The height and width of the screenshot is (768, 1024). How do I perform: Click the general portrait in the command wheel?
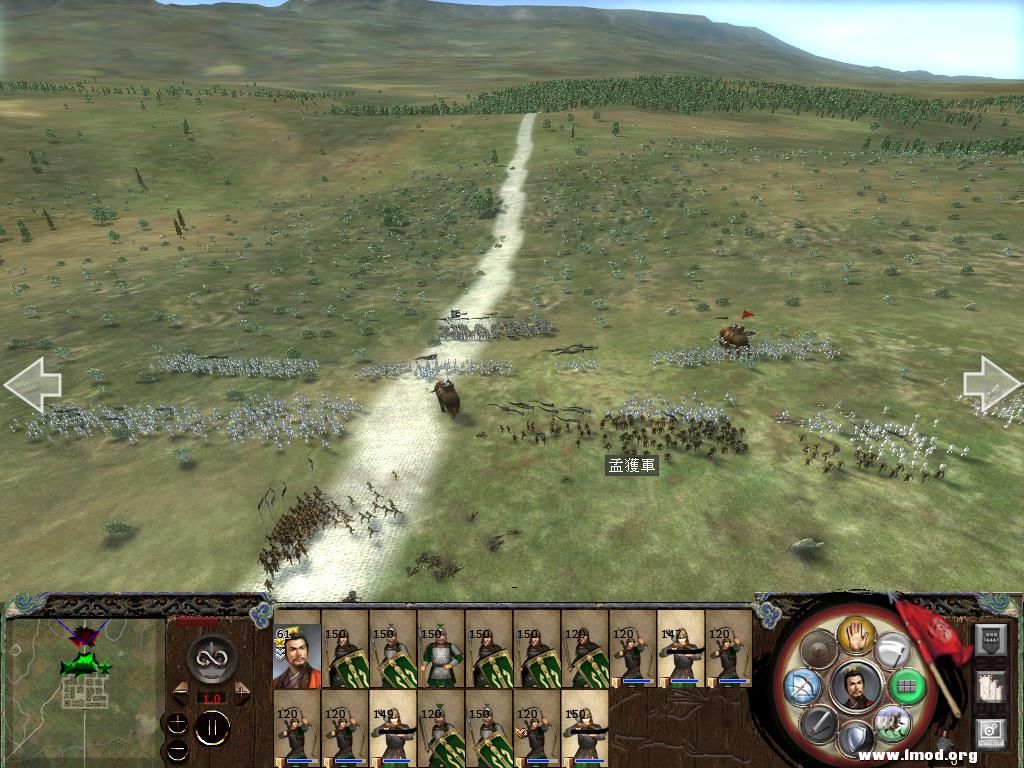(855, 686)
